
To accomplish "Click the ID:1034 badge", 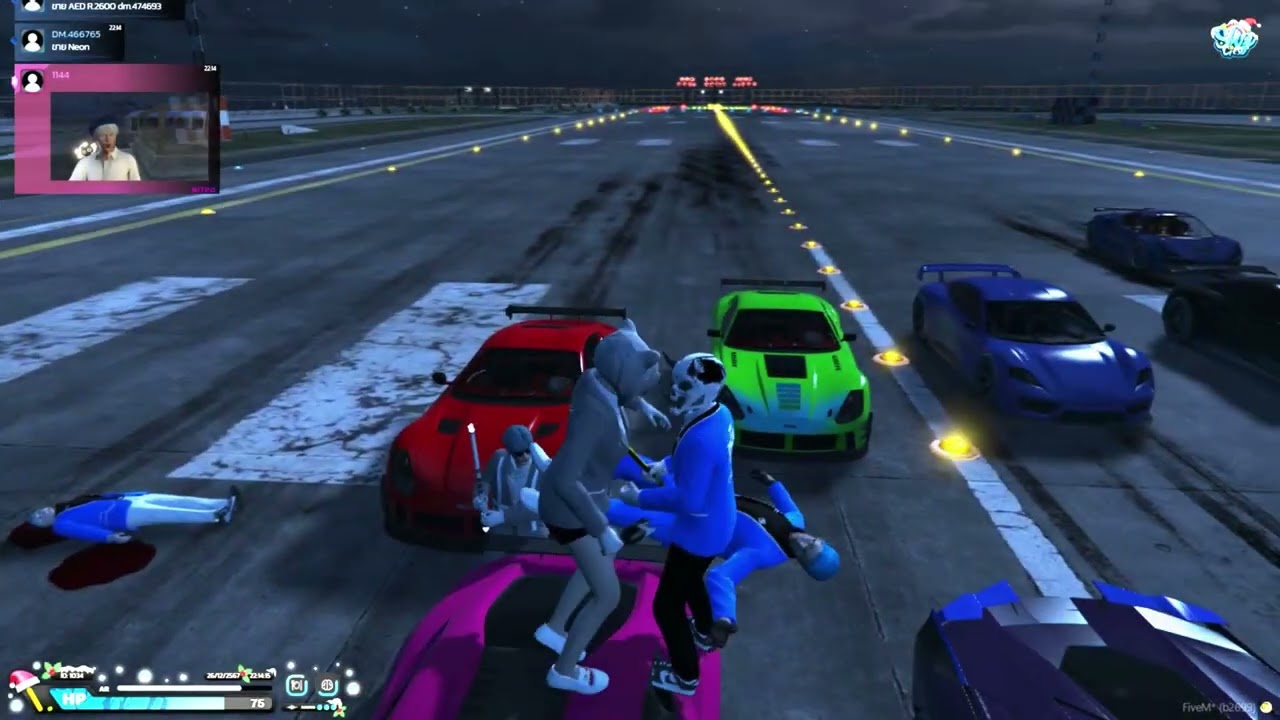I will [x=72, y=676].
